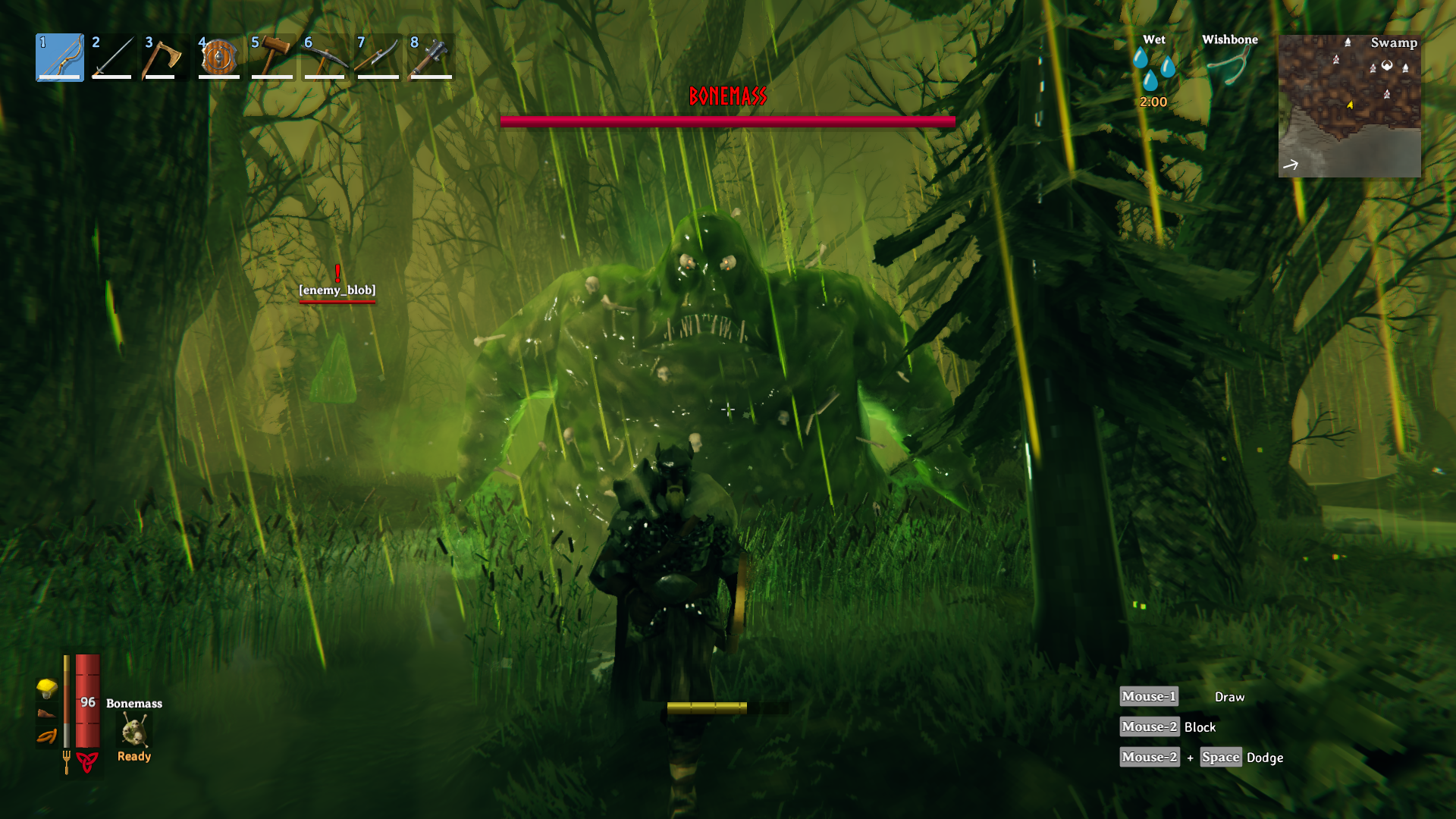Open the Swamp minimap

coord(1349,105)
